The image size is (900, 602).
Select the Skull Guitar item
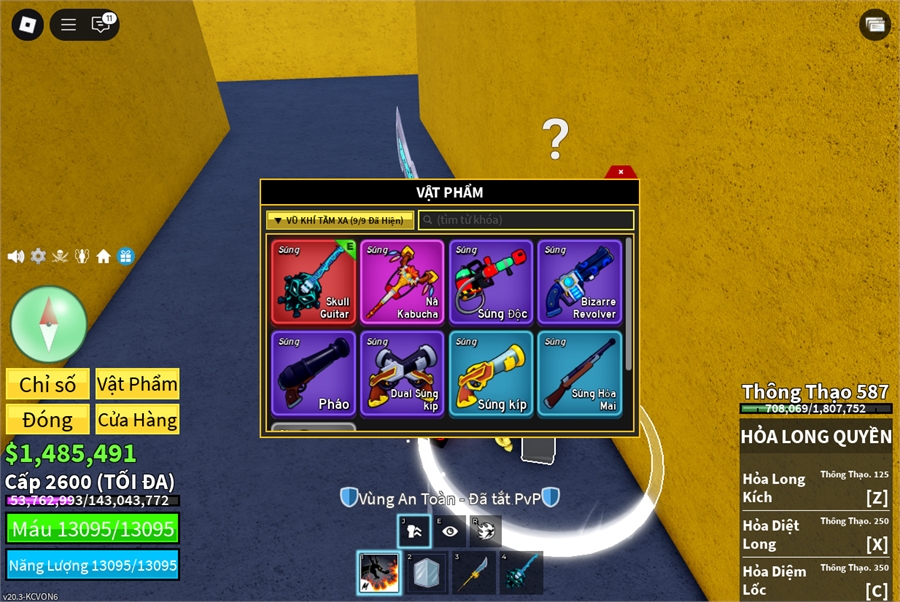pos(314,282)
